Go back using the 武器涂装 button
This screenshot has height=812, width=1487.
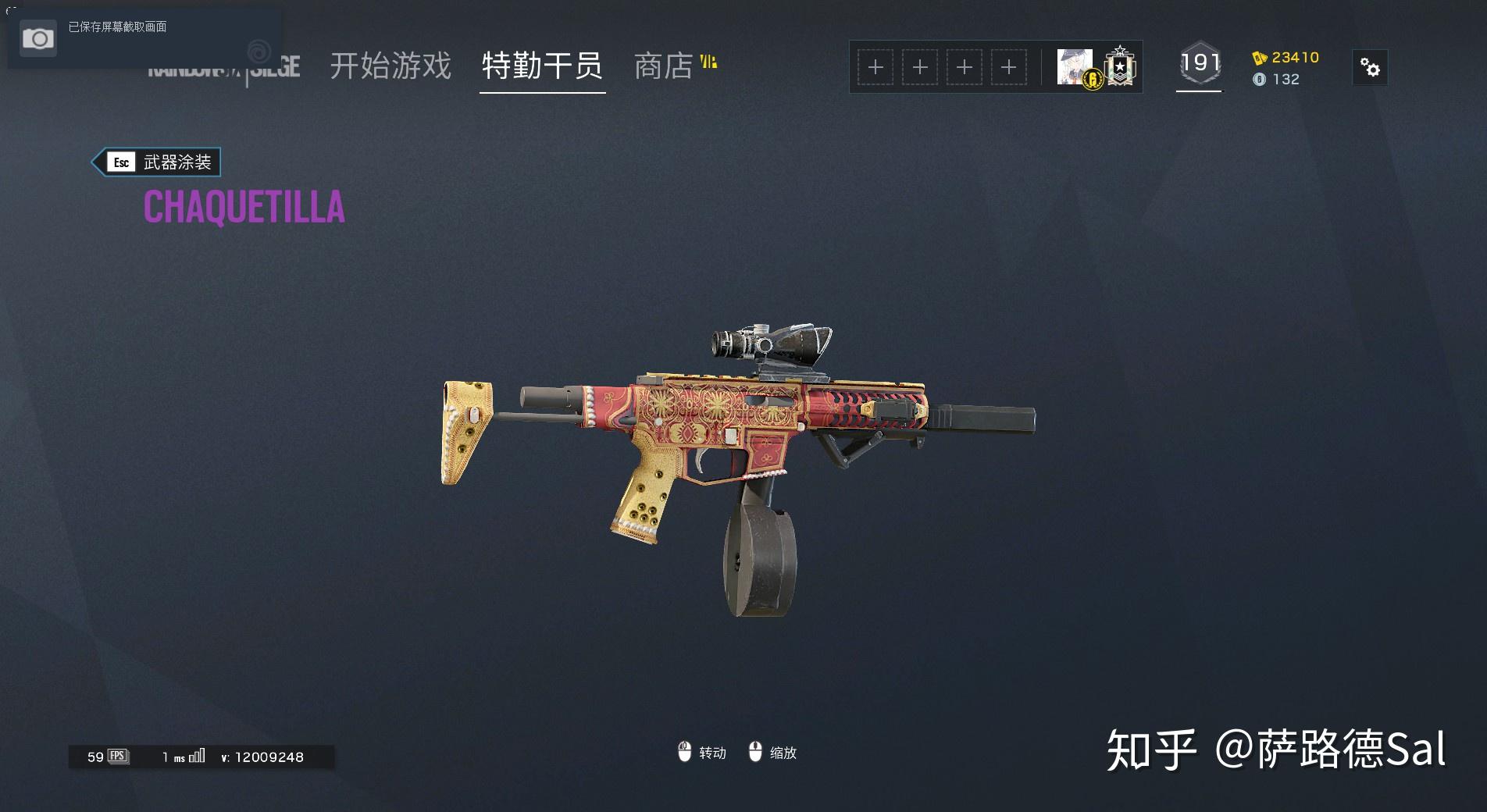coord(157,162)
